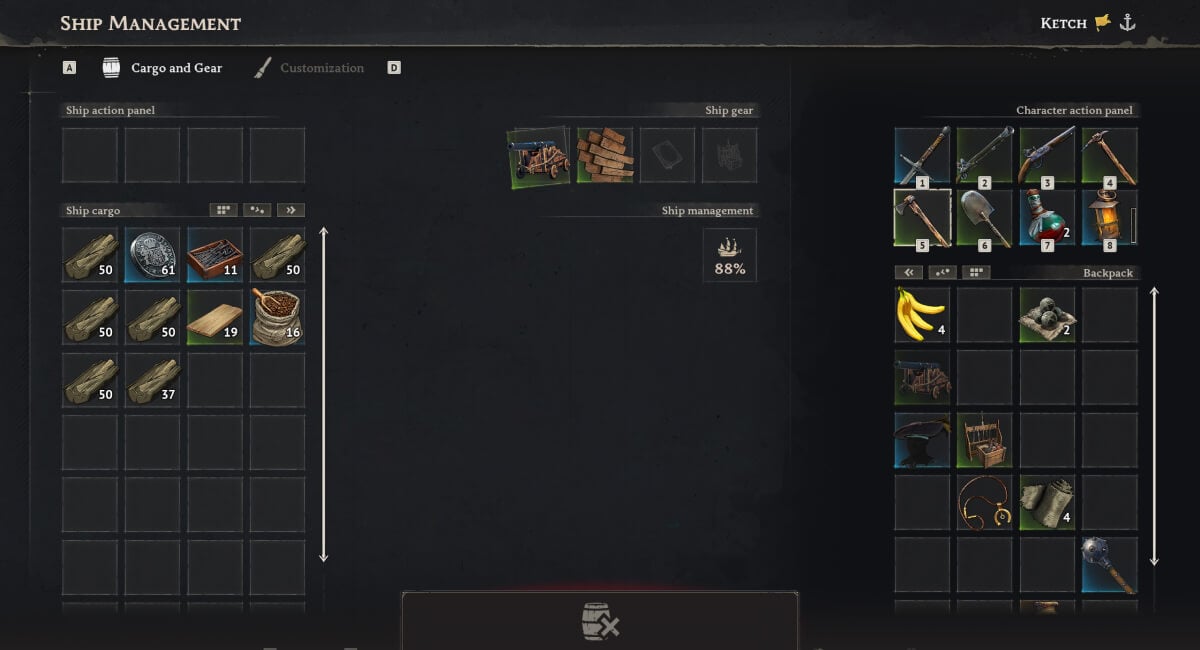Click the ship cargo double-arrow transfer button

click(x=291, y=210)
